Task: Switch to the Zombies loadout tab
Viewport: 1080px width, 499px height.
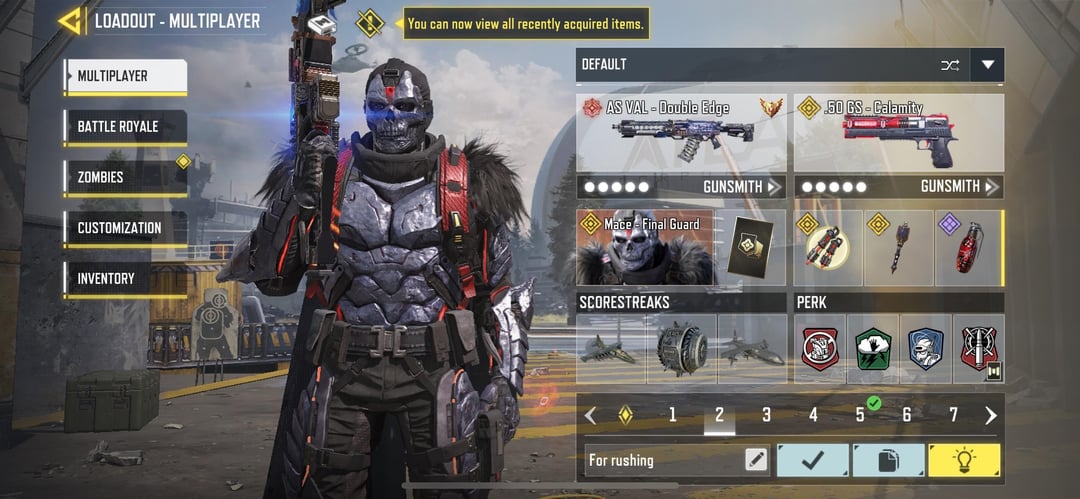Action: 125,177
